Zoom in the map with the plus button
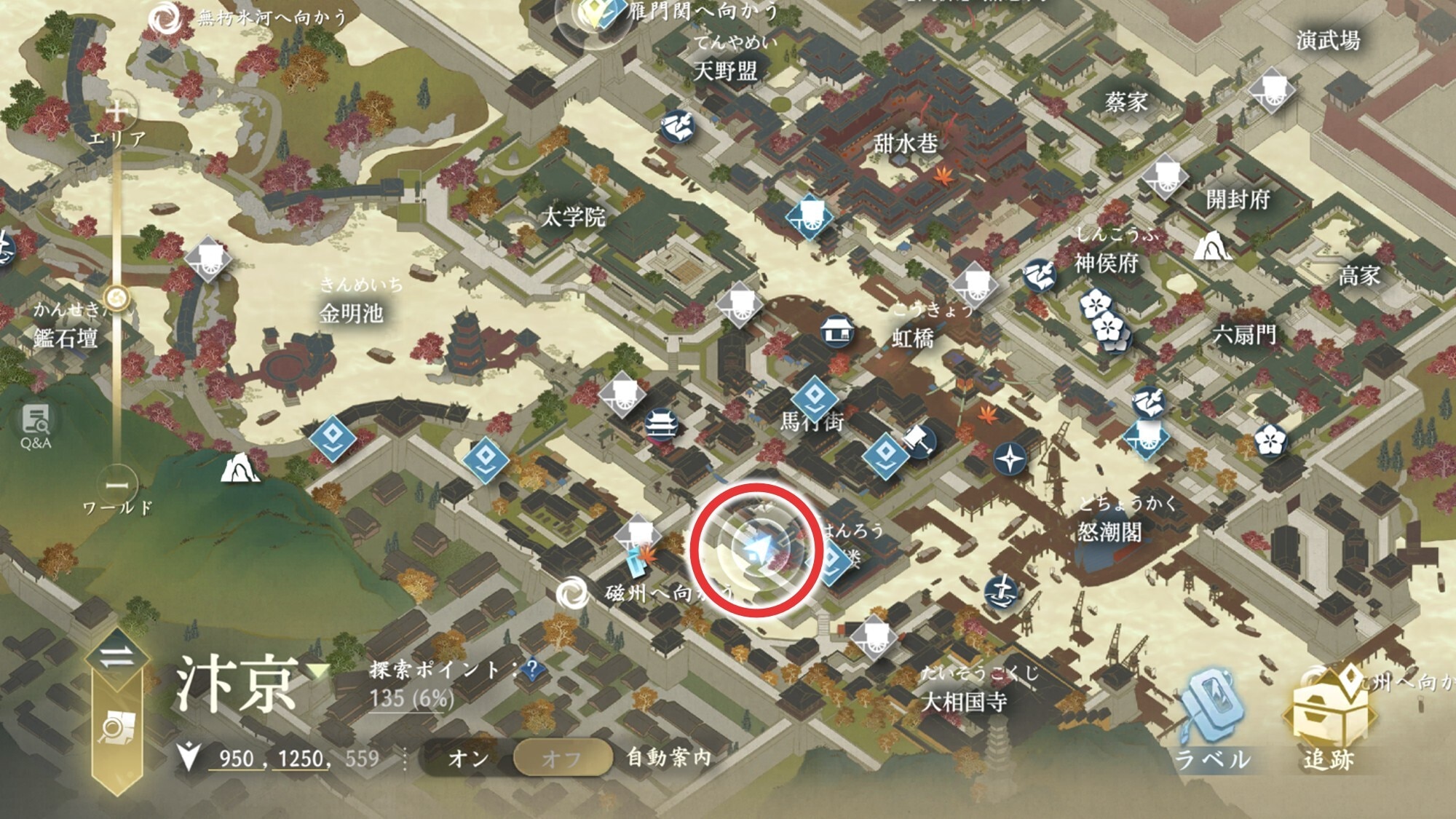 tap(116, 111)
